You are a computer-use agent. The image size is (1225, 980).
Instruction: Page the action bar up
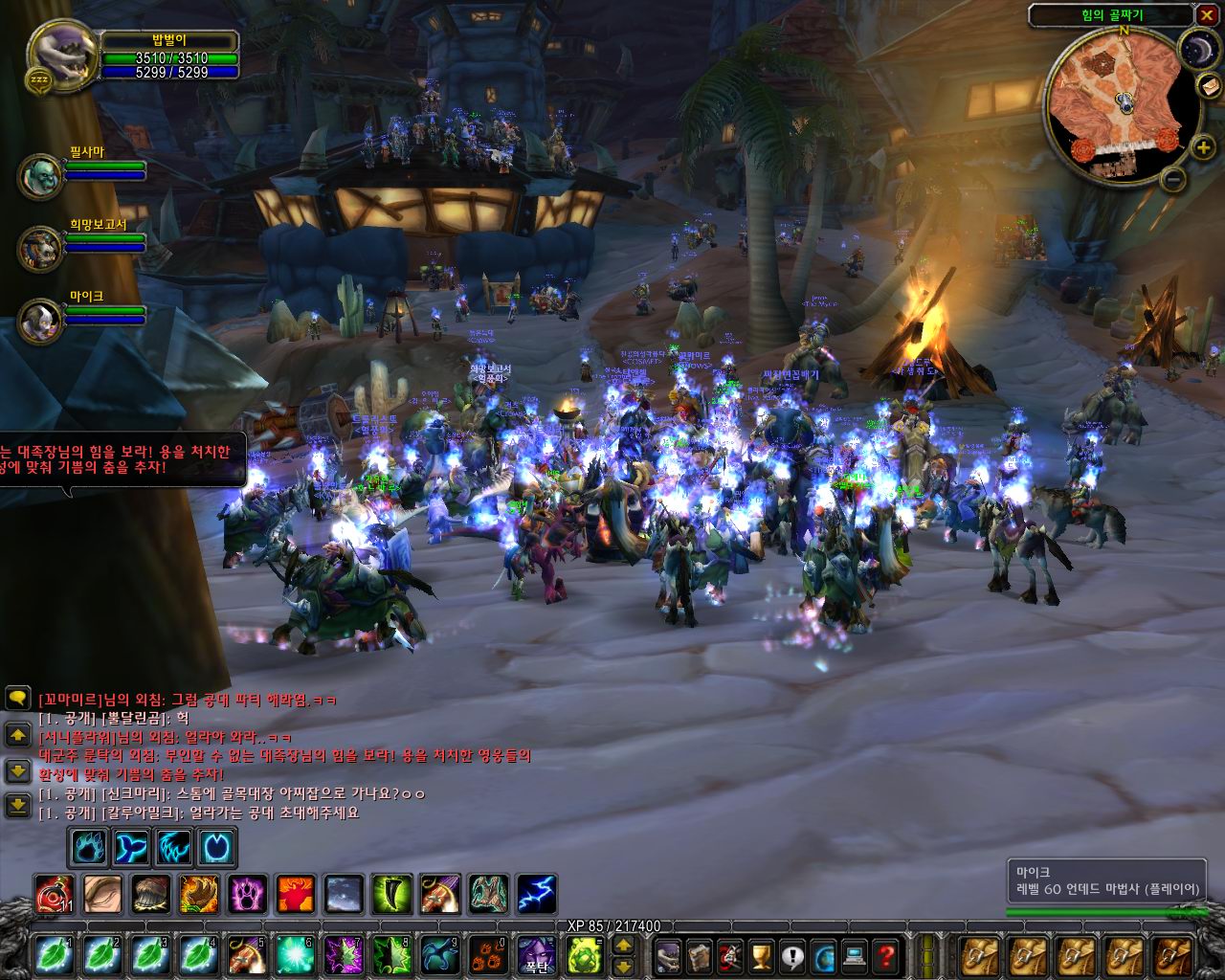[622, 945]
